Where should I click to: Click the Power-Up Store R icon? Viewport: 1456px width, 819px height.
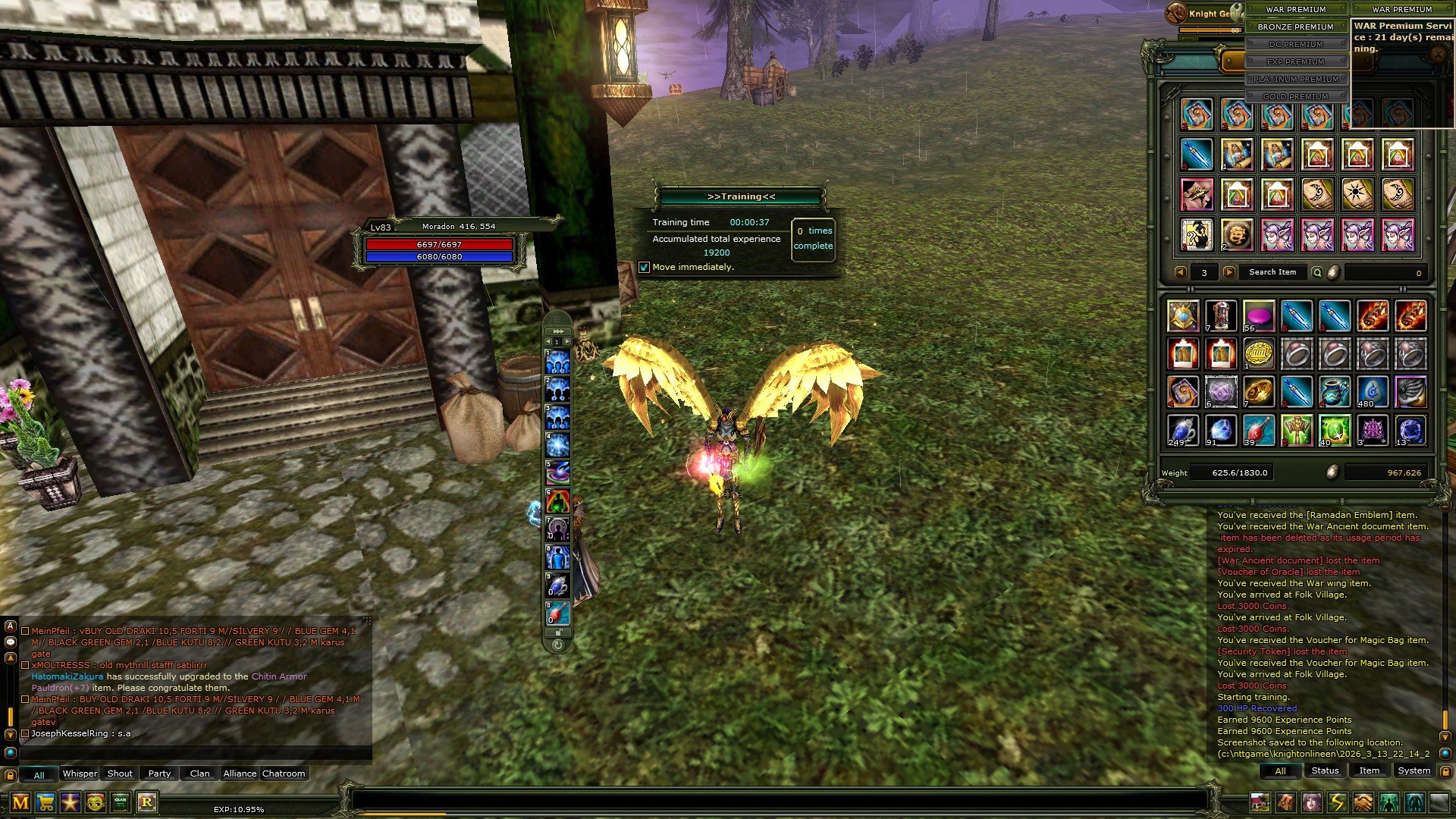(x=146, y=803)
